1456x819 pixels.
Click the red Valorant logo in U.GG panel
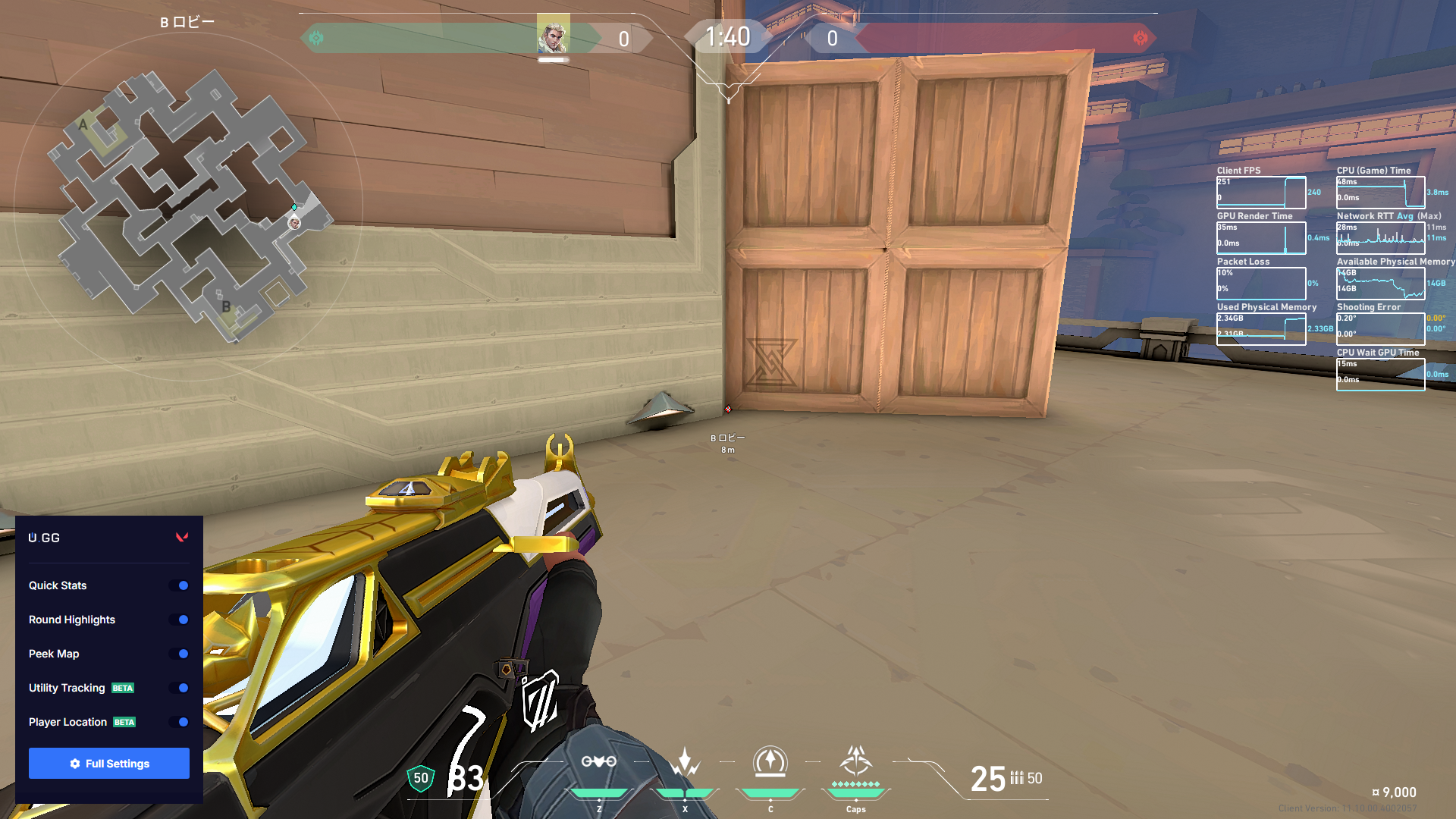coord(182,538)
